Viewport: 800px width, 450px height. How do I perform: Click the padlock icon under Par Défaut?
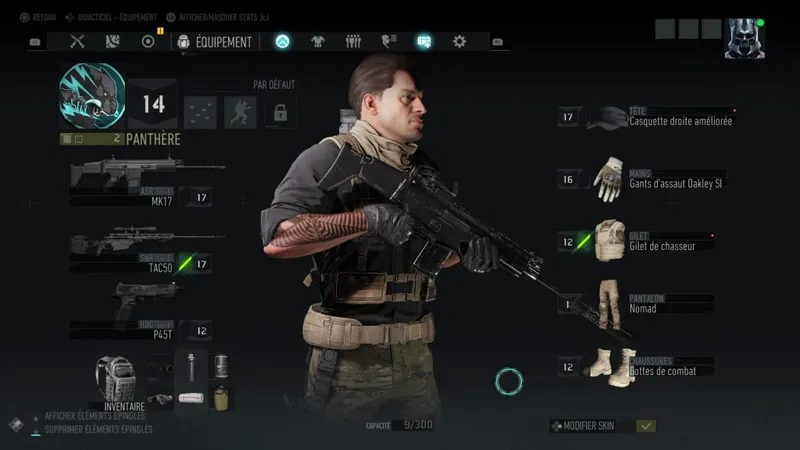280,112
